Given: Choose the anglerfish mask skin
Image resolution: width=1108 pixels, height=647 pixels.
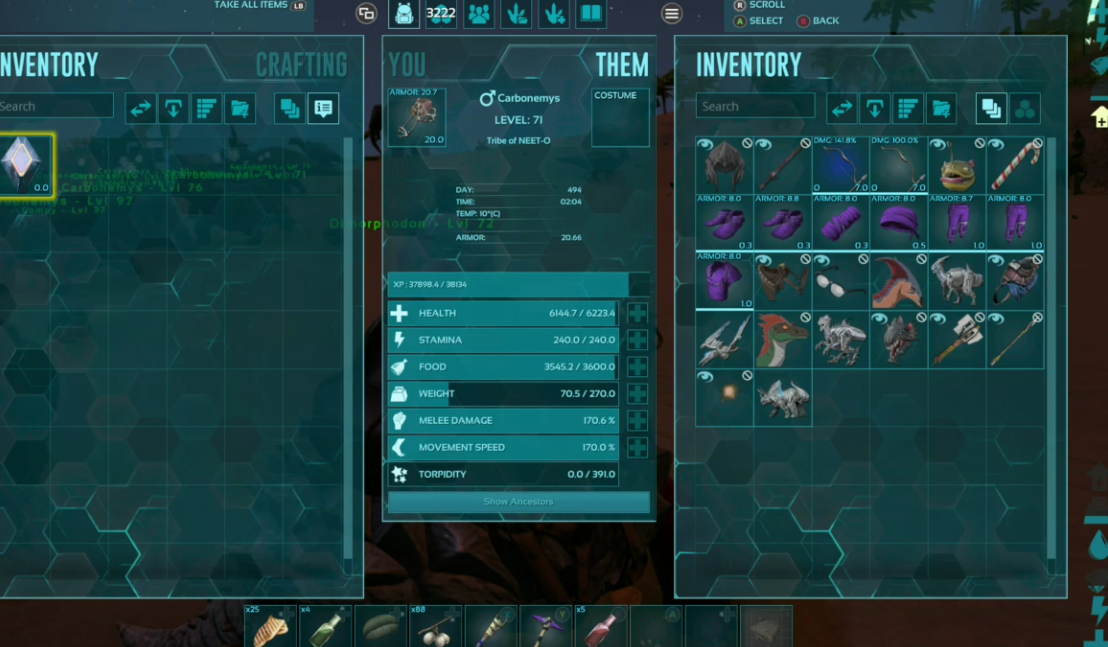Looking at the screenshot, I should pyautogui.click(x=957, y=164).
